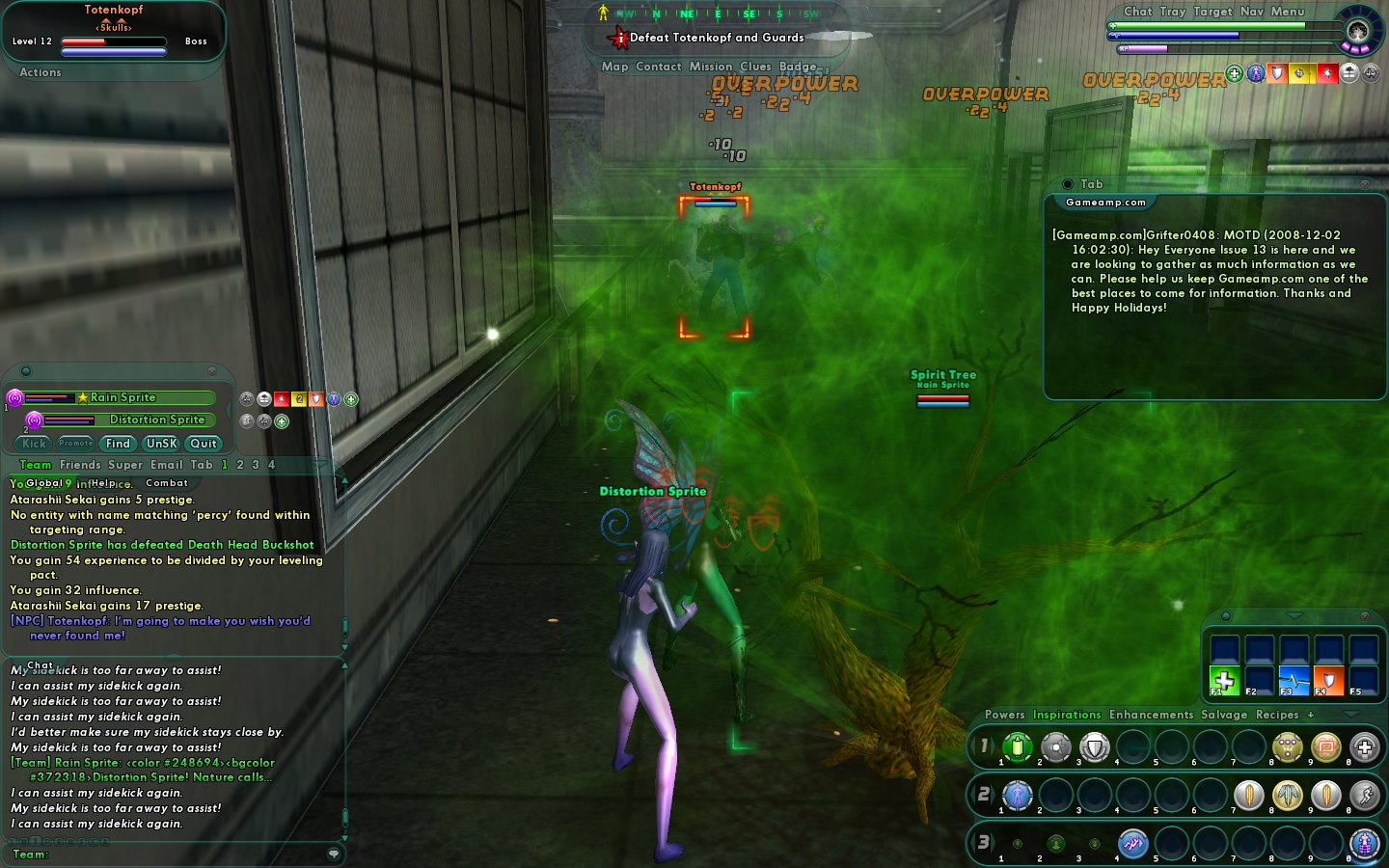Open the Map from navigation bar

coord(614,67)
